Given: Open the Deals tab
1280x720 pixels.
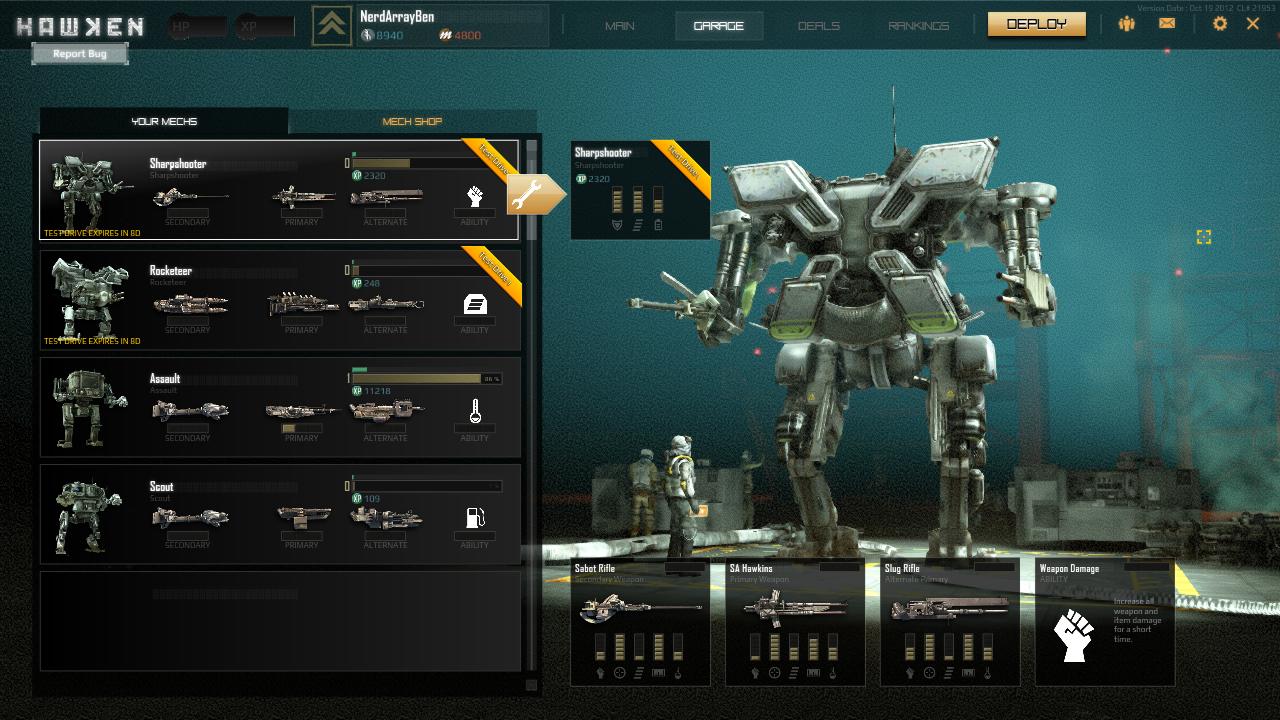Looking at the screenshot, I should pyautogui.click(x=819, y=26).
